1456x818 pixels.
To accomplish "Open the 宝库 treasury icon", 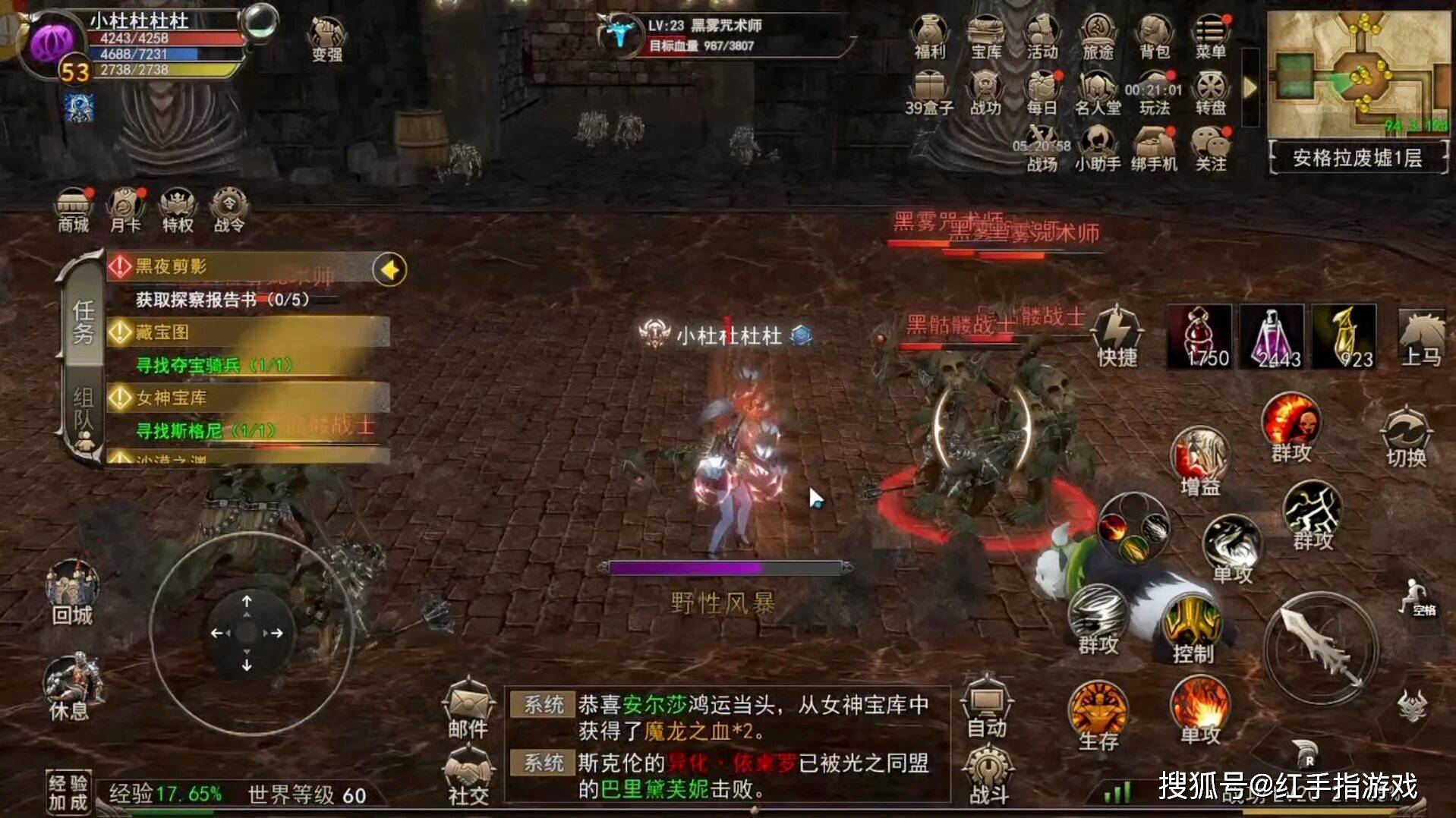I will tap(985, 37).
